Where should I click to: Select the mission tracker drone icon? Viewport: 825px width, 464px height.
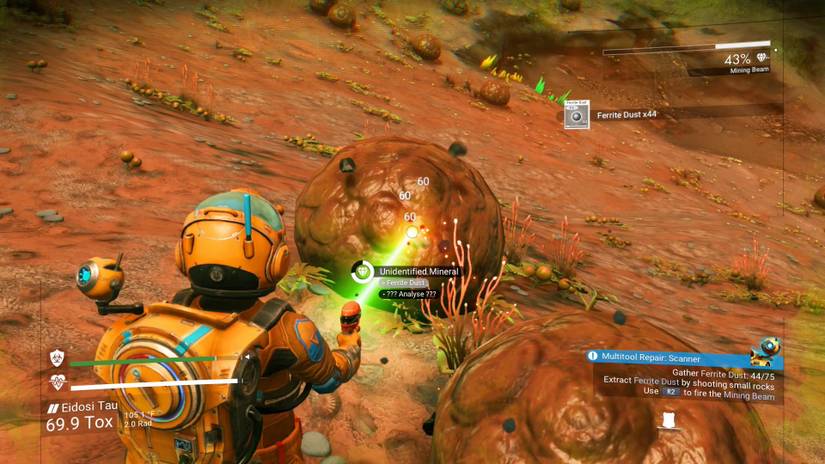point(766,350)
